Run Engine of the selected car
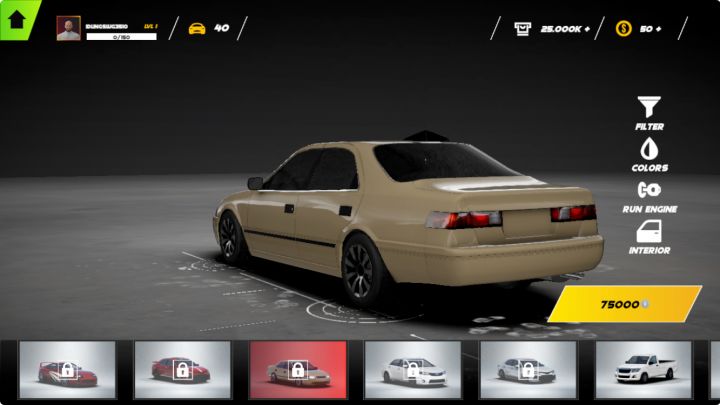This screenshot has width=720, height=405. point(649,195)
